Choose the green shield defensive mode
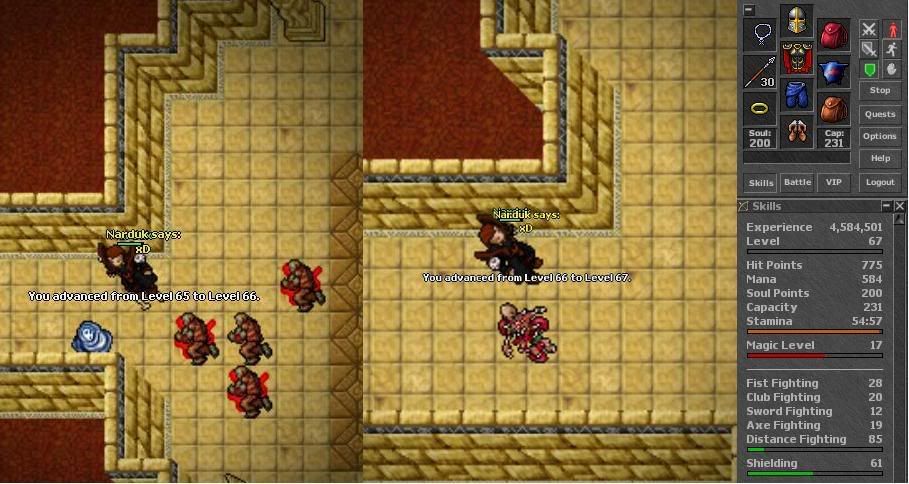This screenshot has height=484, width=909. tap(869, 69)
